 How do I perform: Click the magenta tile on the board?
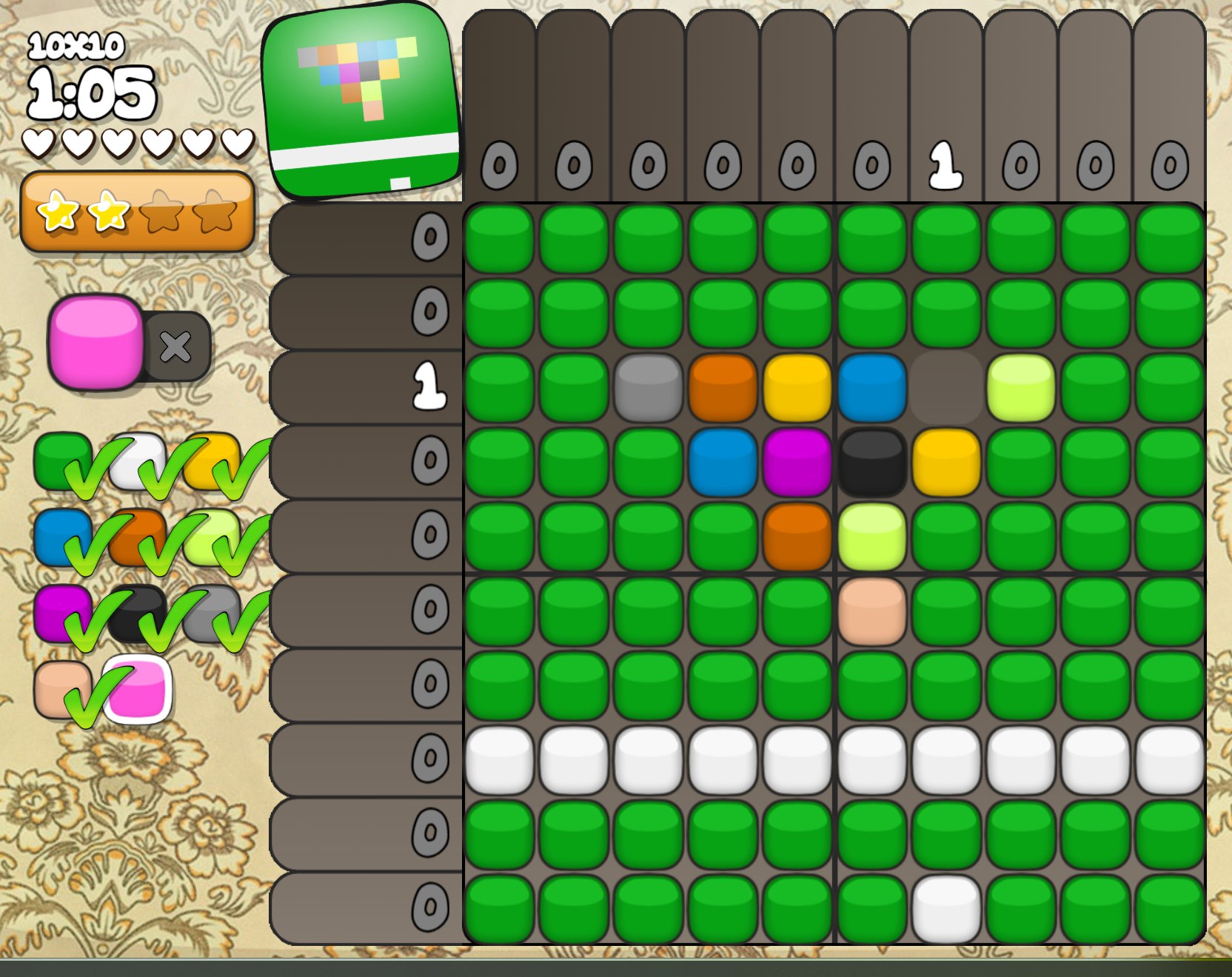tap(797, 462)
